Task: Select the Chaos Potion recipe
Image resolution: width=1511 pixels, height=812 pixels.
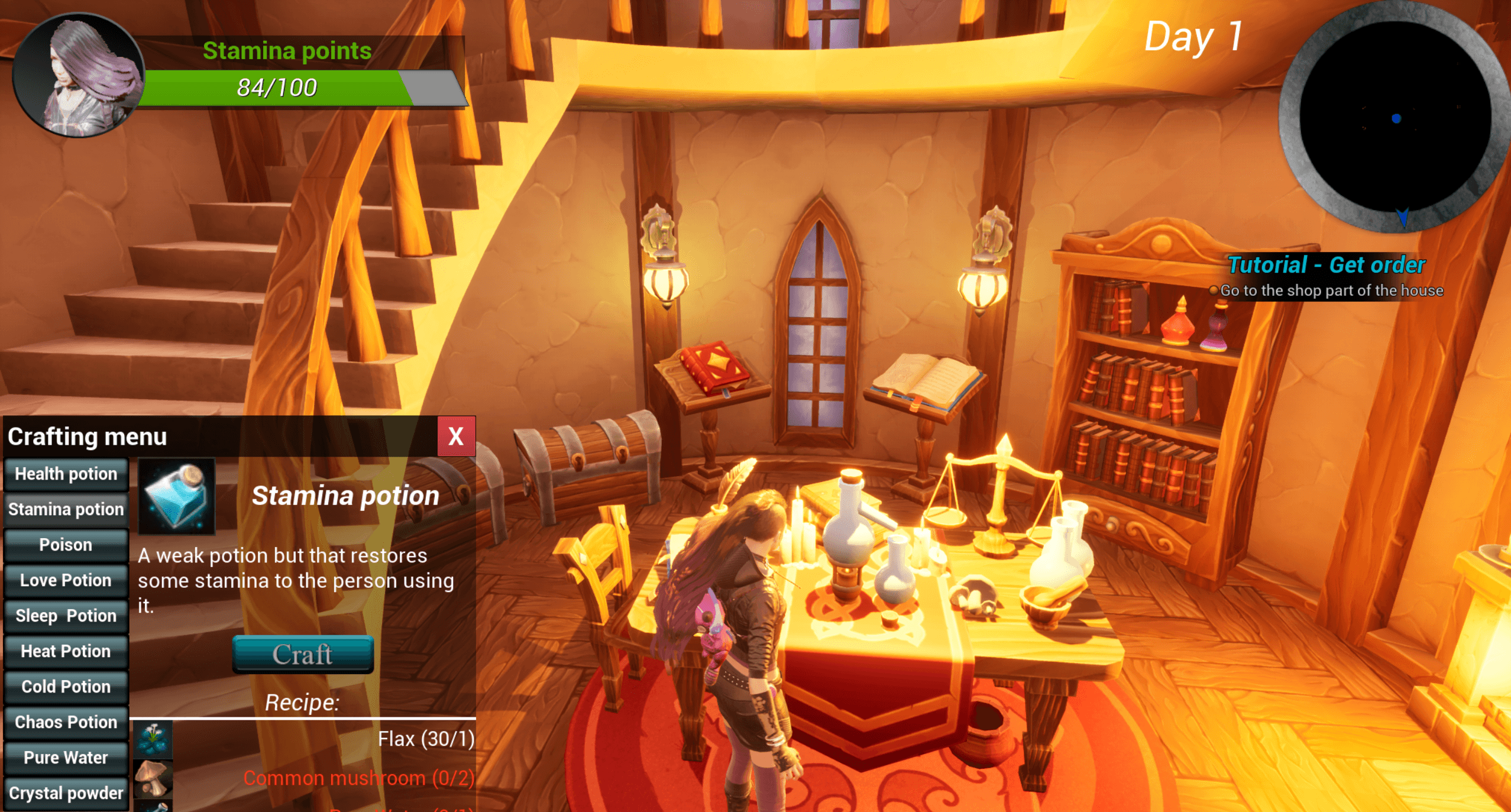Action: pyautogui.click(x=66, y=722)
